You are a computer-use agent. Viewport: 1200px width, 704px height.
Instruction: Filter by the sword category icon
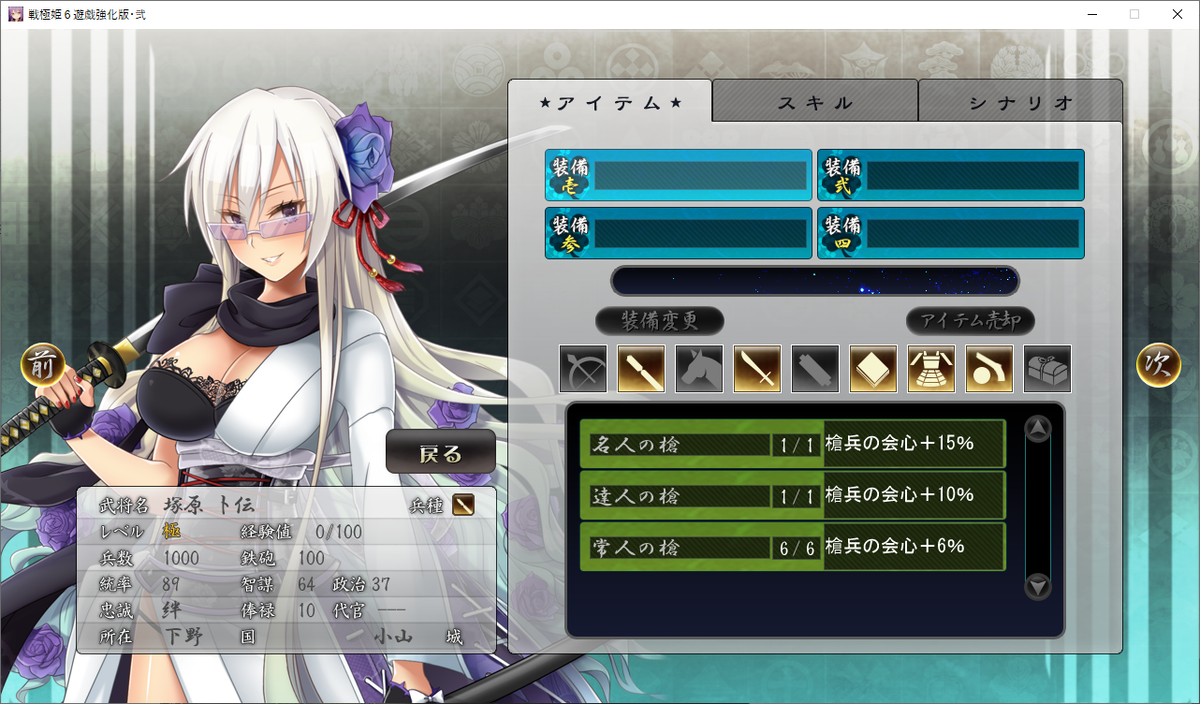[757, 369]
